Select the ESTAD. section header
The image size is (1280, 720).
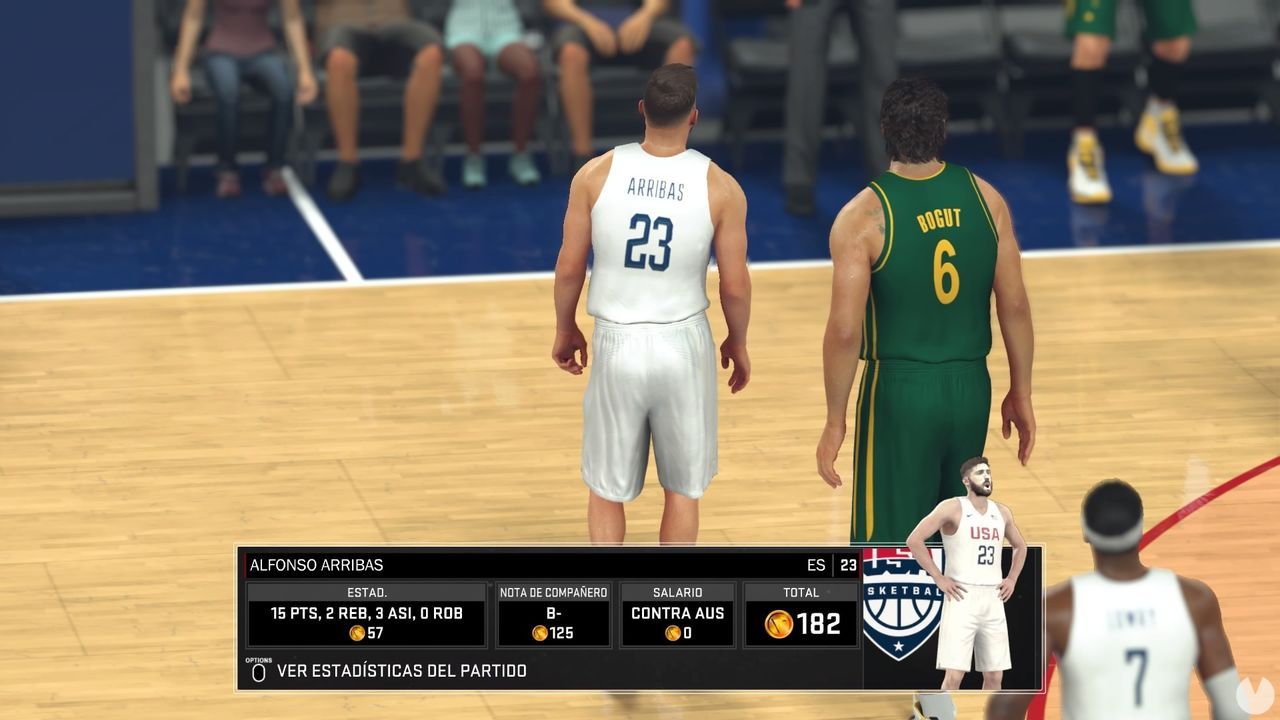[367, 592]
